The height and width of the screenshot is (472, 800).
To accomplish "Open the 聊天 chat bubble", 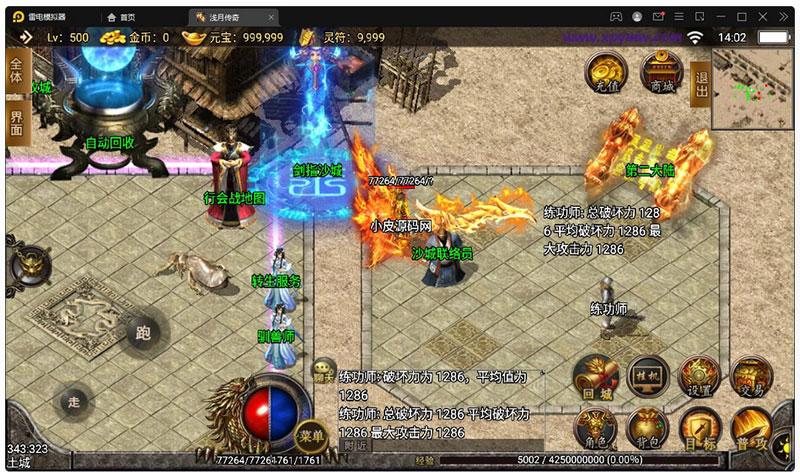I will [322, 369].
